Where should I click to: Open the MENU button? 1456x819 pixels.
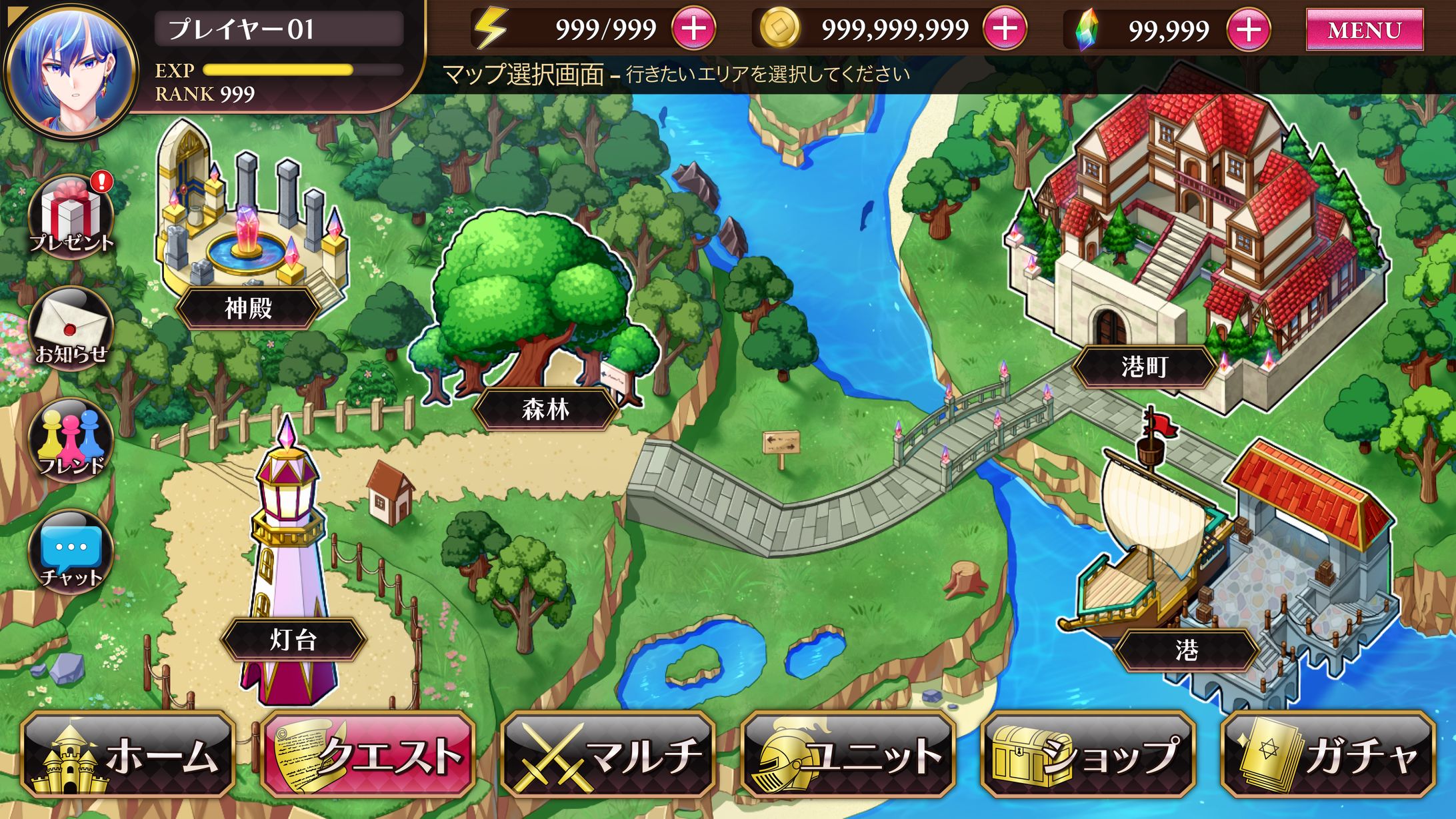click(1364, 30)
